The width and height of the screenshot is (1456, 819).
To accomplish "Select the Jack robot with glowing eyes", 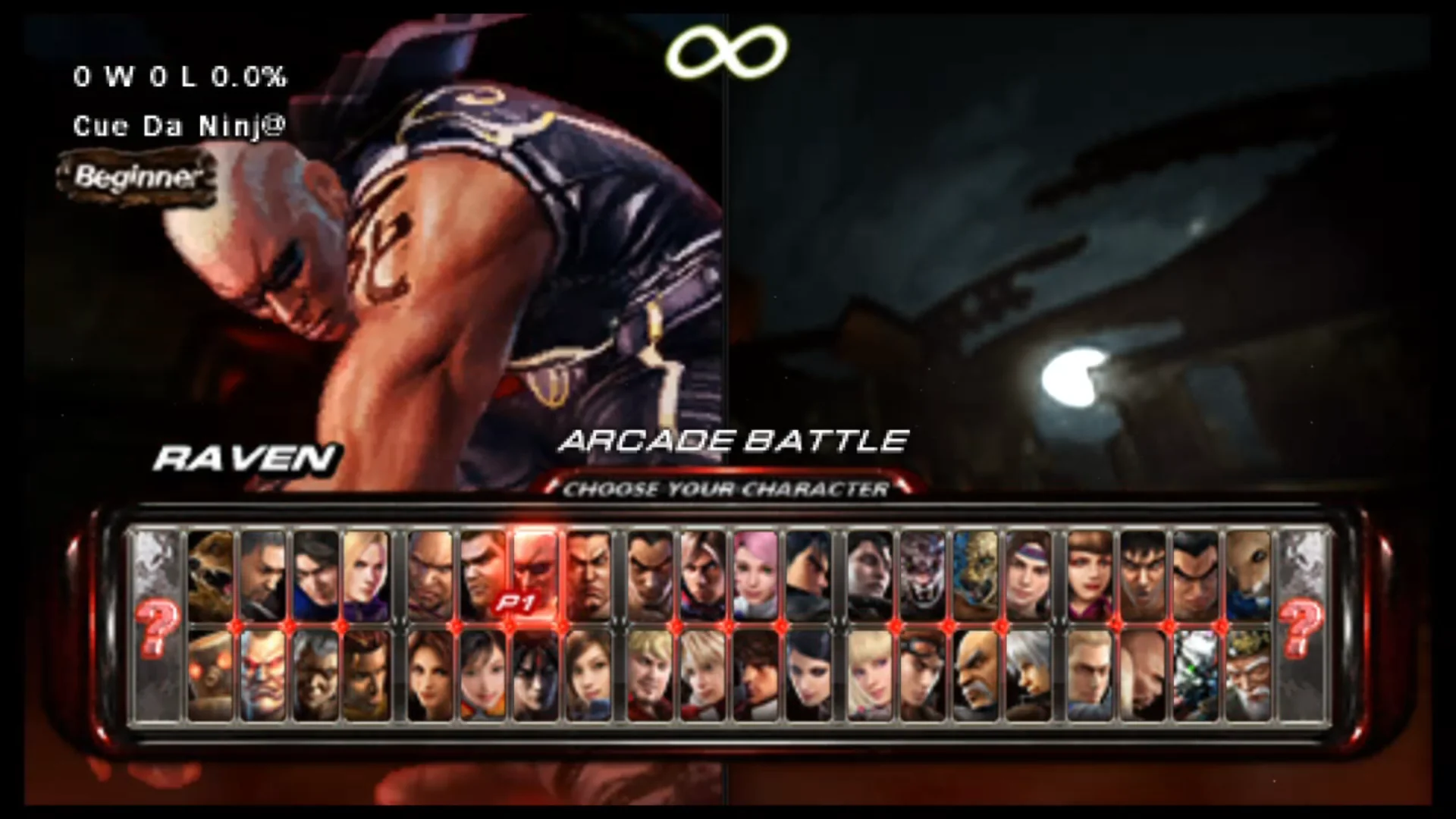I will coord(210,675).
